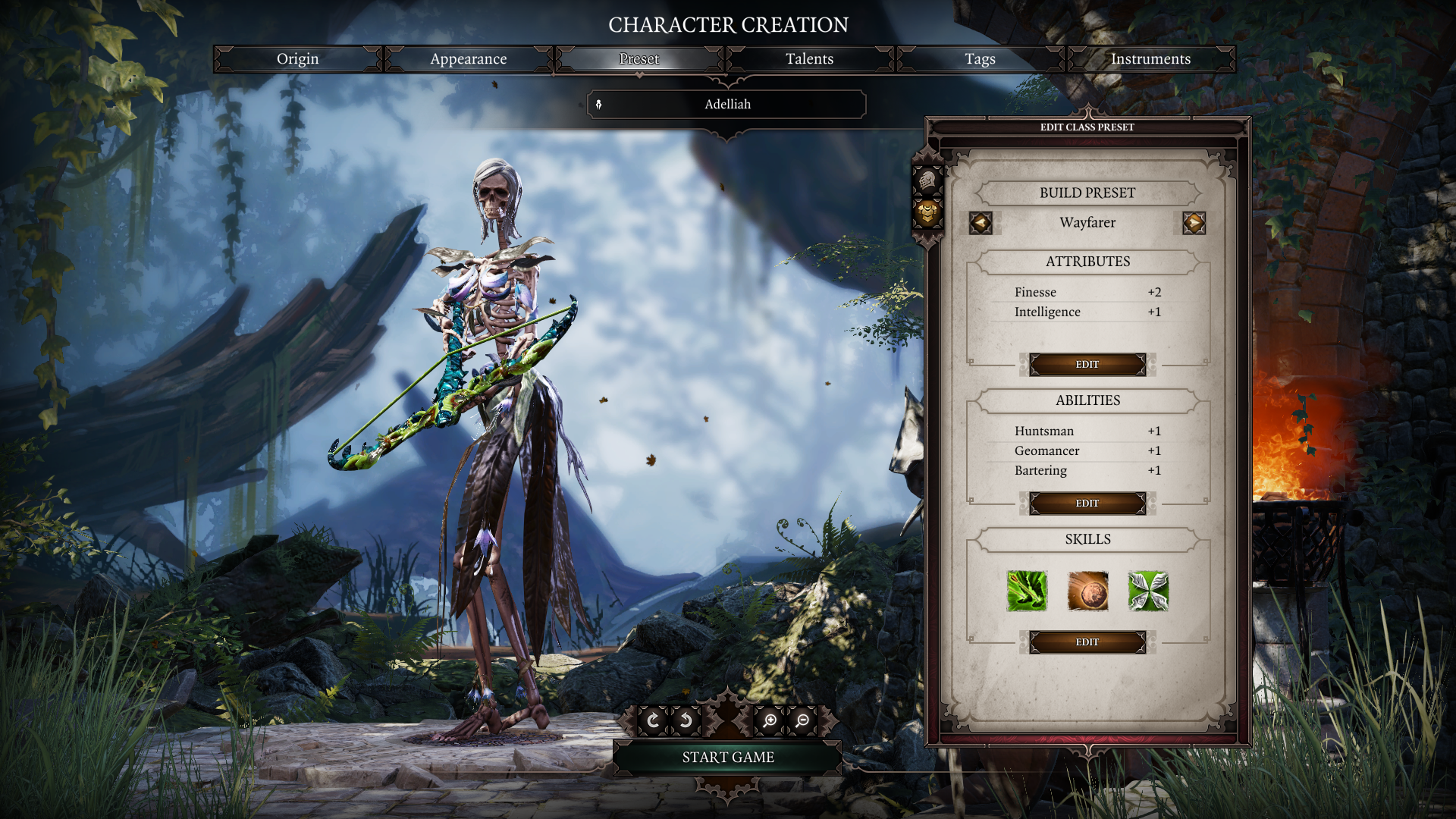
Task: Click the Adelliah name field
Action: pyautogui.click(x=727, y=105)
